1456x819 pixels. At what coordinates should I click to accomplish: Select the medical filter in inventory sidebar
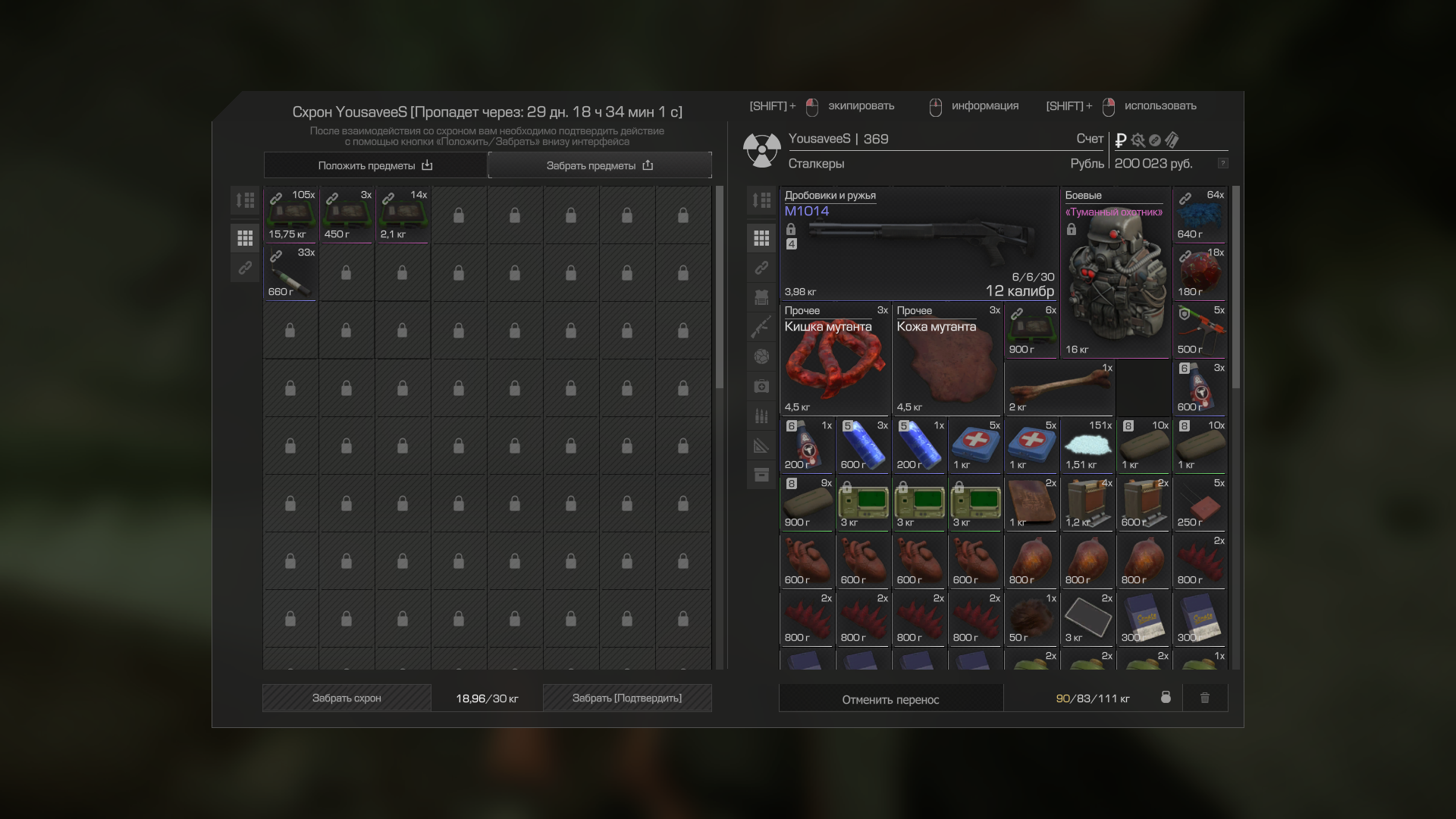761,387
